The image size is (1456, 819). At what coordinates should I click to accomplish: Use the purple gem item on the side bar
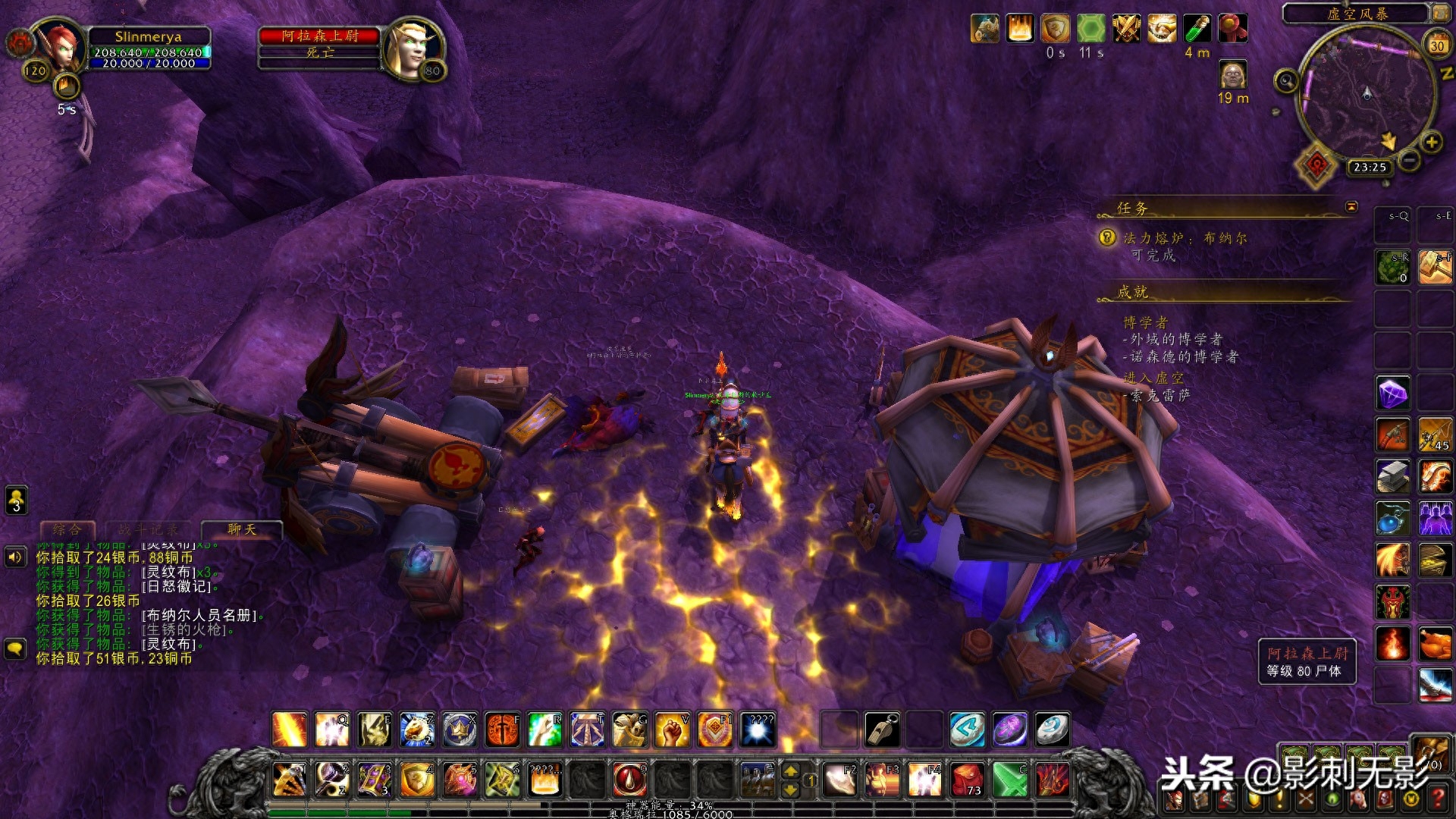1392,394
